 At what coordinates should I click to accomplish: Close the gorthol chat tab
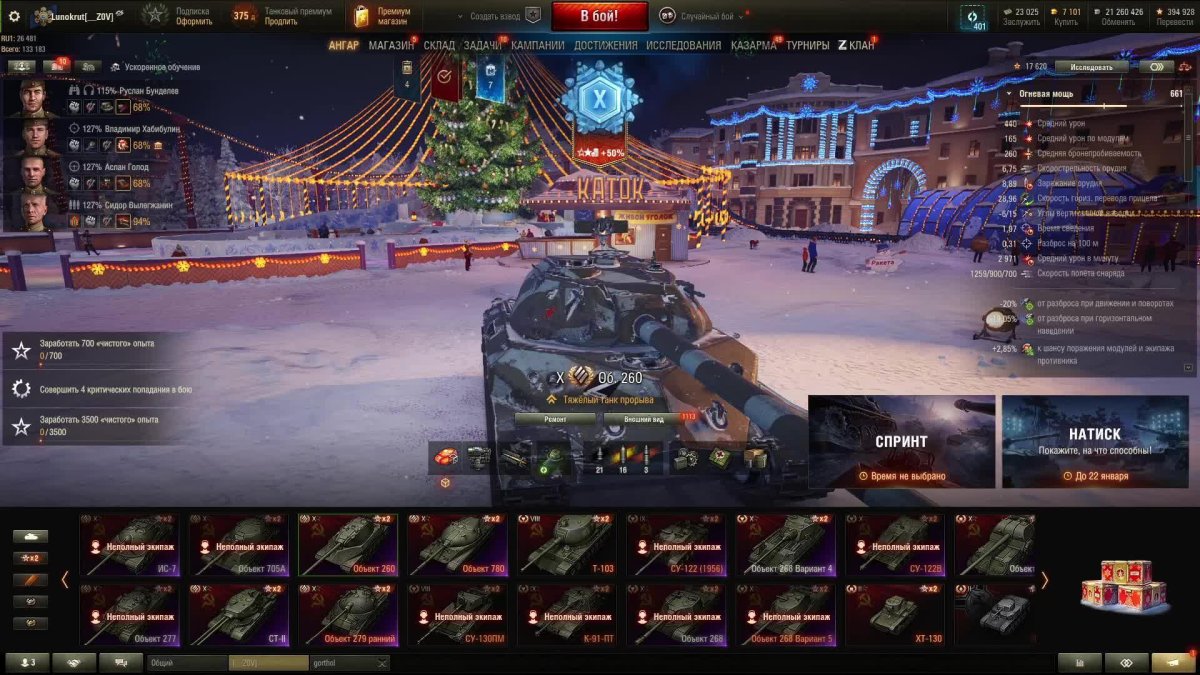381,663
